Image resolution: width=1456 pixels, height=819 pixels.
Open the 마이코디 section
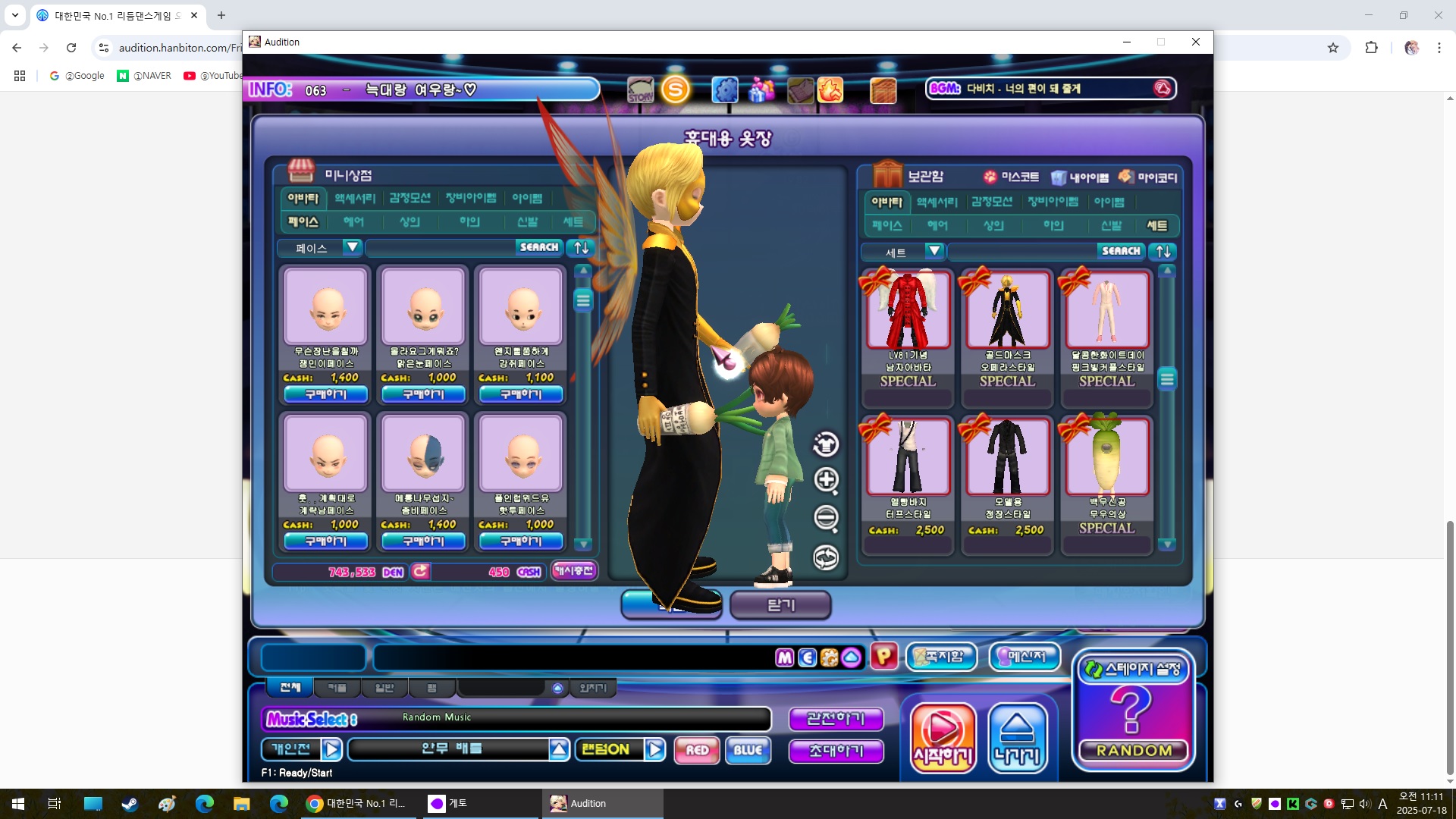pyautogui.click(x=1148, y=177)
